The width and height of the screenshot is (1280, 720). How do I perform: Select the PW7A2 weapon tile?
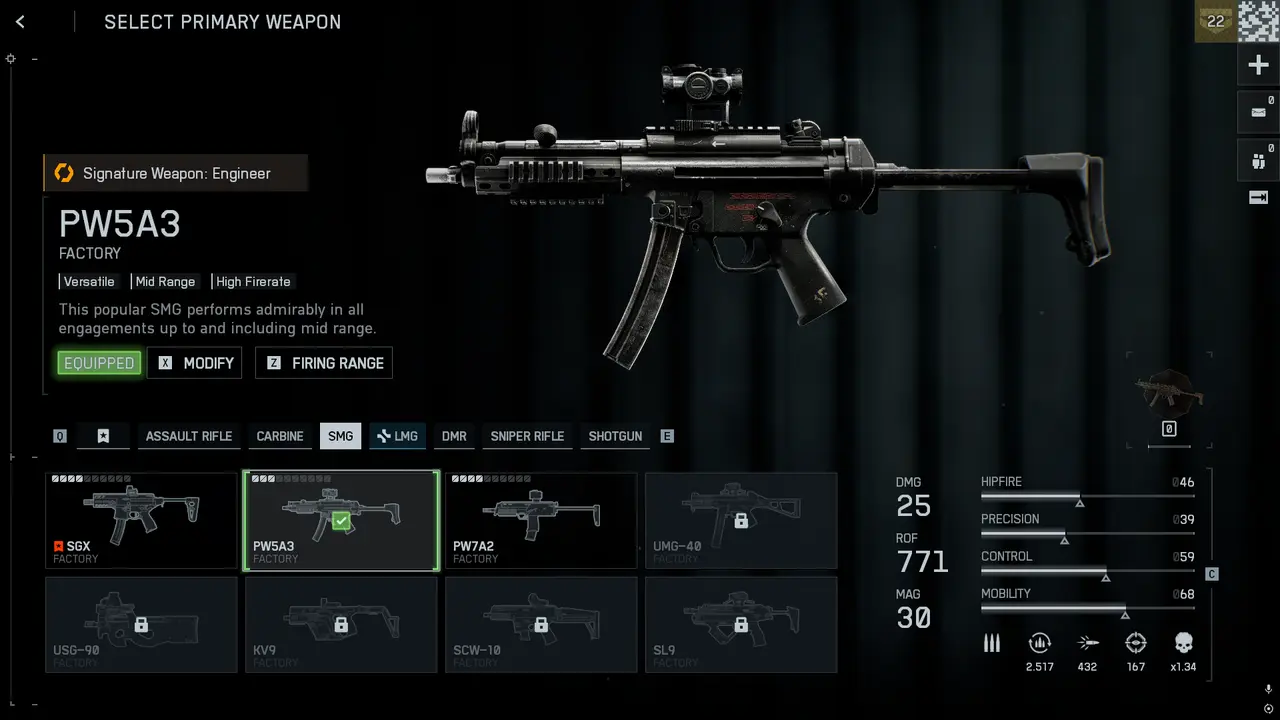tap(541, 520)
